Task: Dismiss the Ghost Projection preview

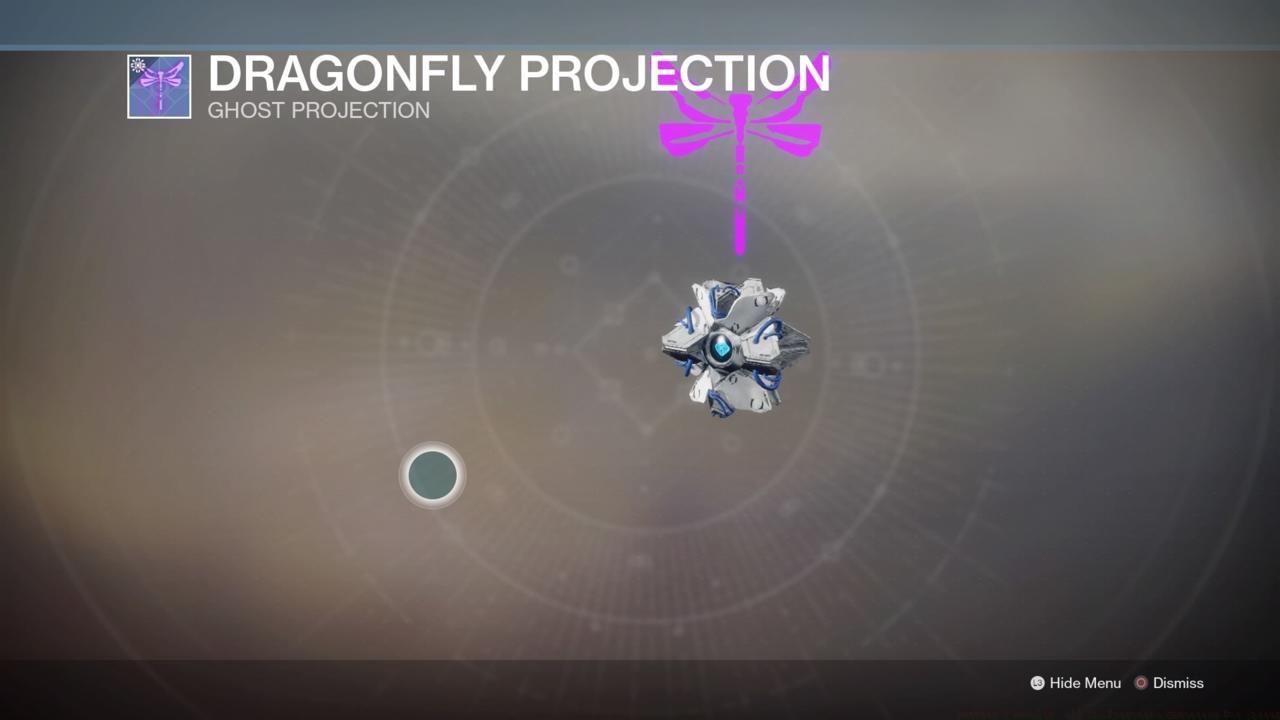Action: 1177,683
